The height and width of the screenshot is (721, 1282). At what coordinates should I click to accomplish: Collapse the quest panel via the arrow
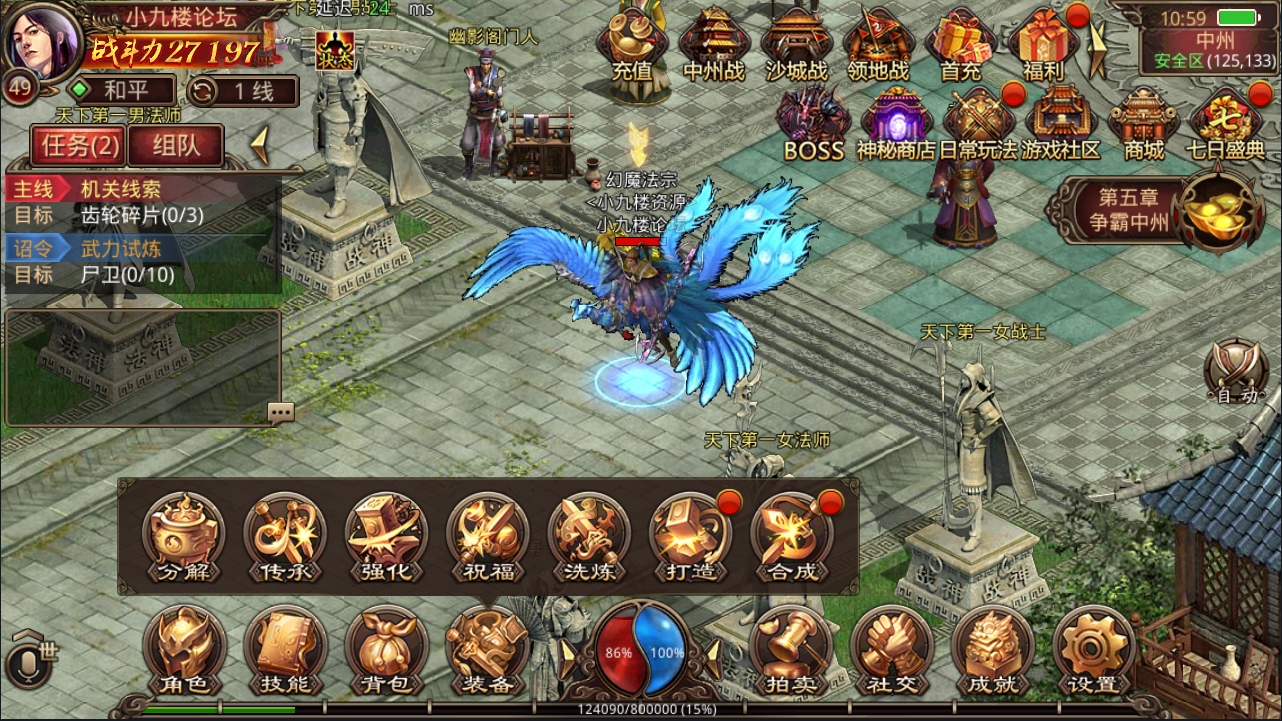click(x=258, y=145)
